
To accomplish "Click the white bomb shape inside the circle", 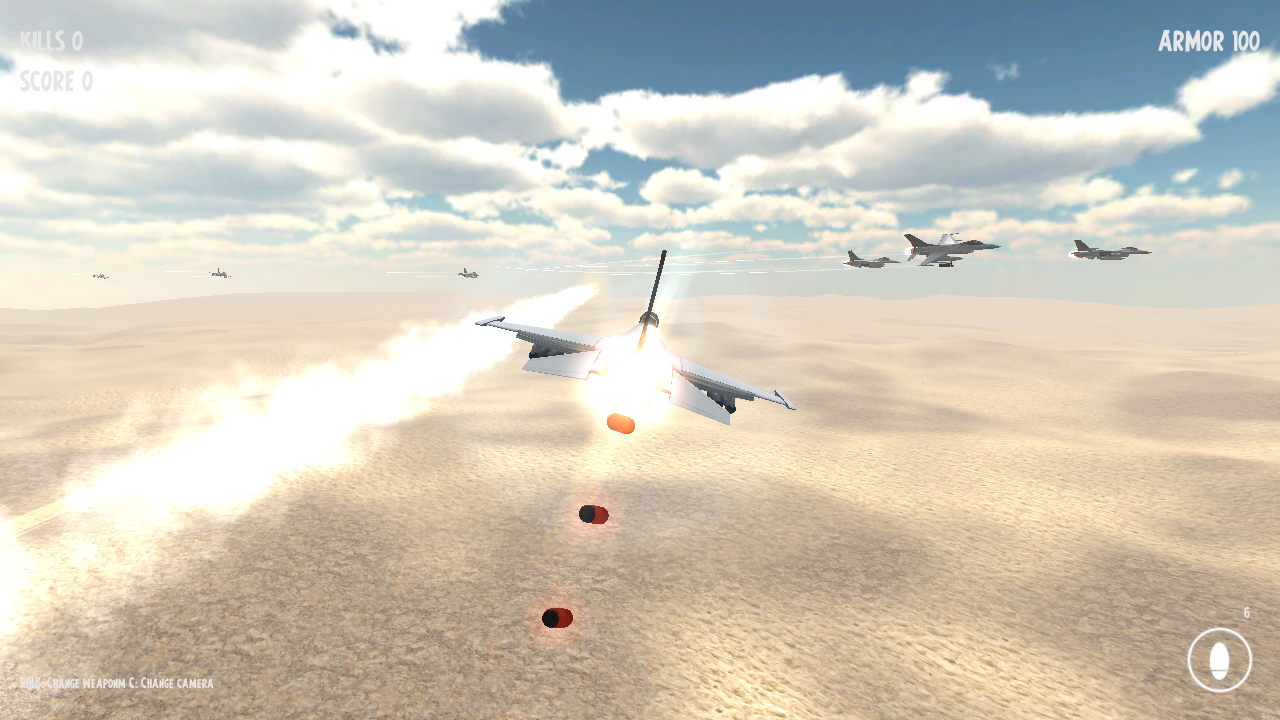I will click(1219, 658).
